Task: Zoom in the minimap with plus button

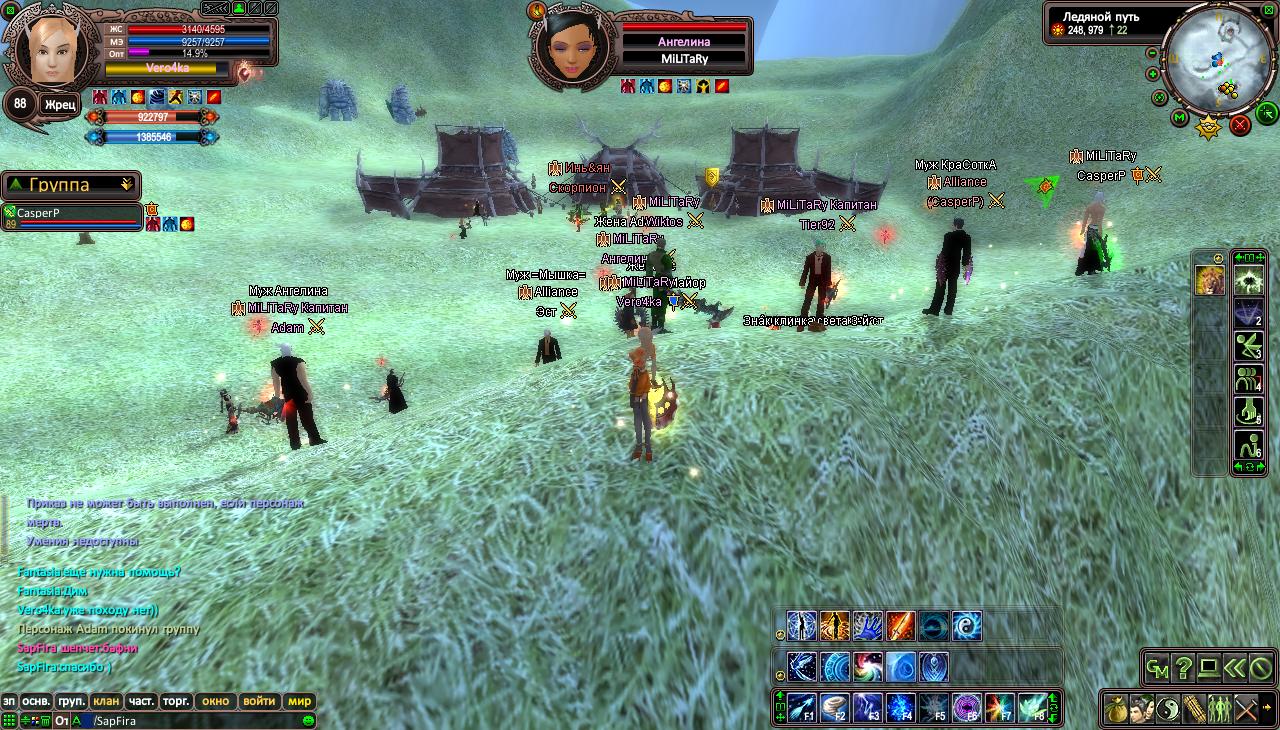Action: [1152, 74]
